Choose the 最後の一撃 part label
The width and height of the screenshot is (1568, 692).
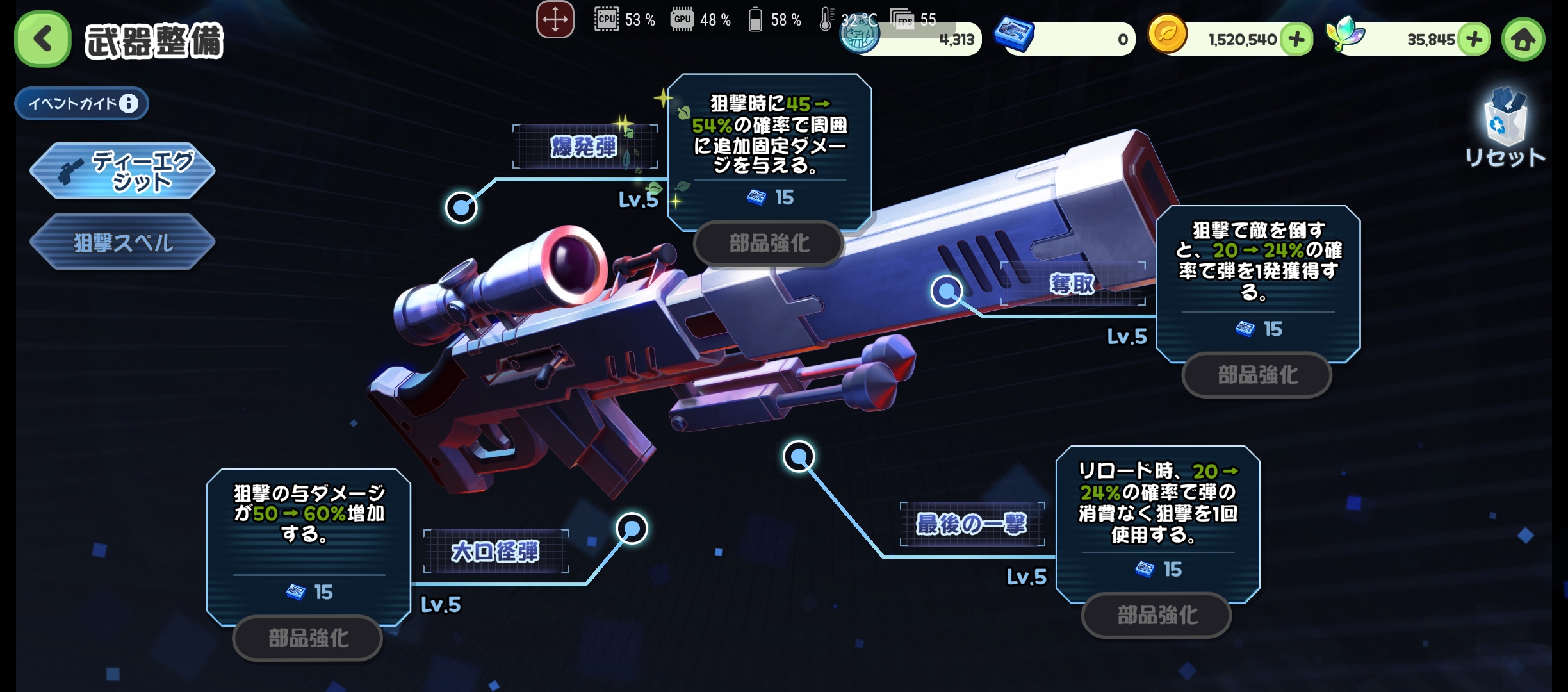pos(972,523)
